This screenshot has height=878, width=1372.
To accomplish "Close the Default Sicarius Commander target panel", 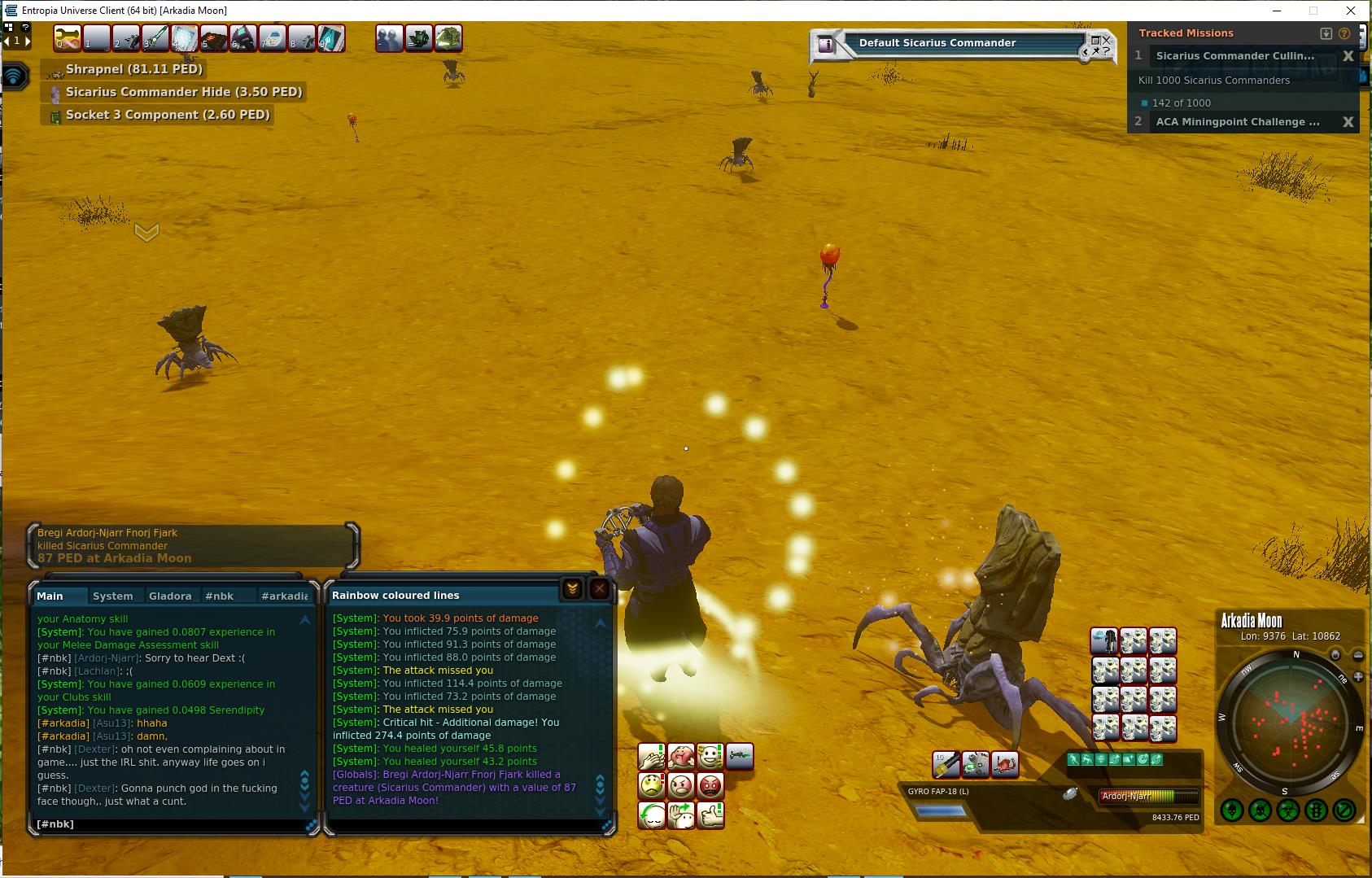I will [1105, 39].
